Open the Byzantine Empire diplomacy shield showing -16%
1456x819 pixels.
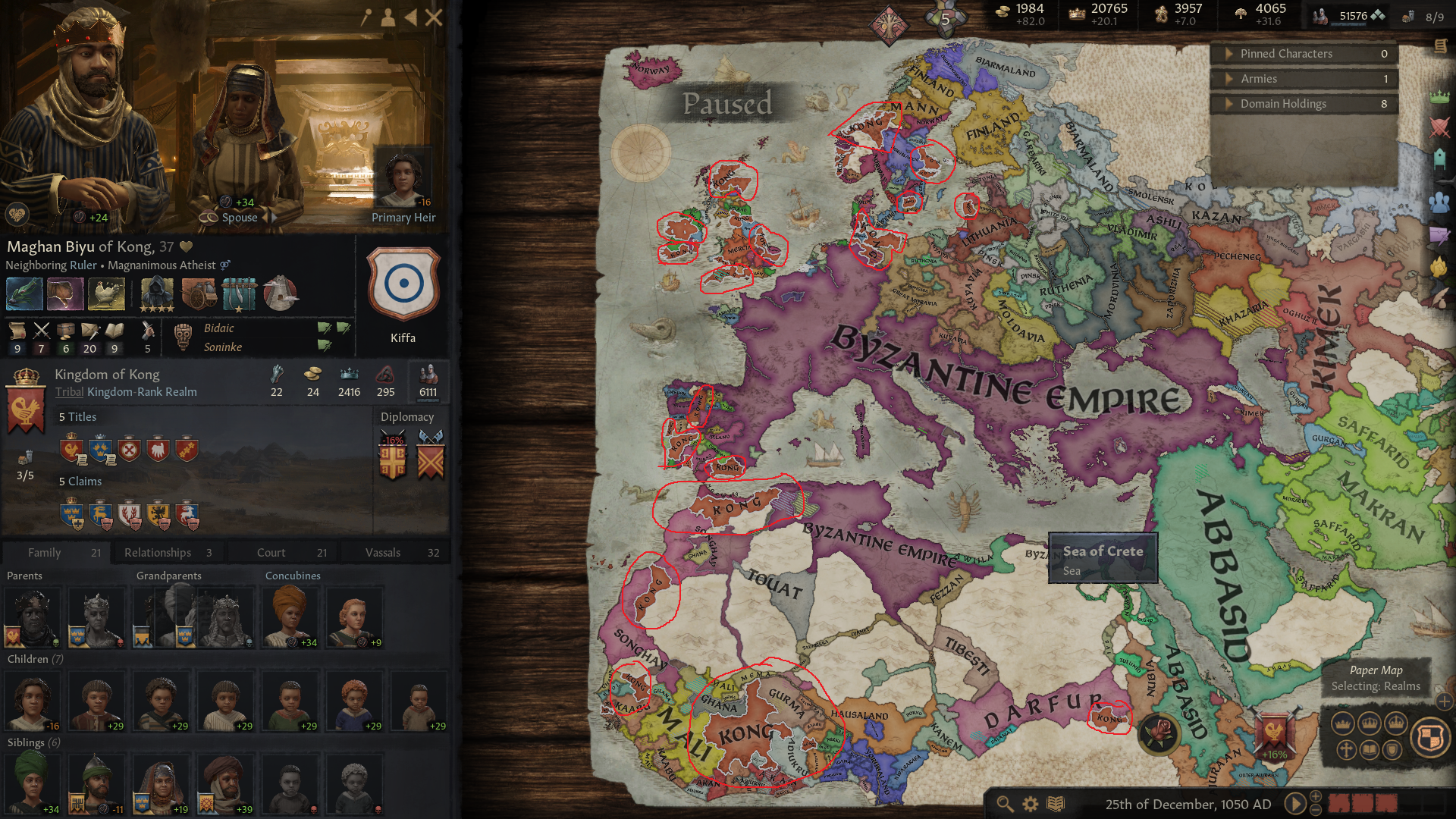[392, 456]
